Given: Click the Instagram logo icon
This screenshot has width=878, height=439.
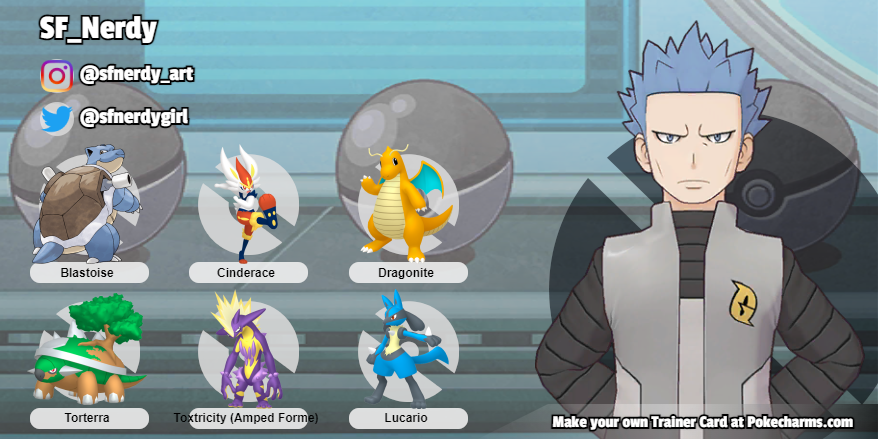Looking at the screenshot, I should pos(56,75).
